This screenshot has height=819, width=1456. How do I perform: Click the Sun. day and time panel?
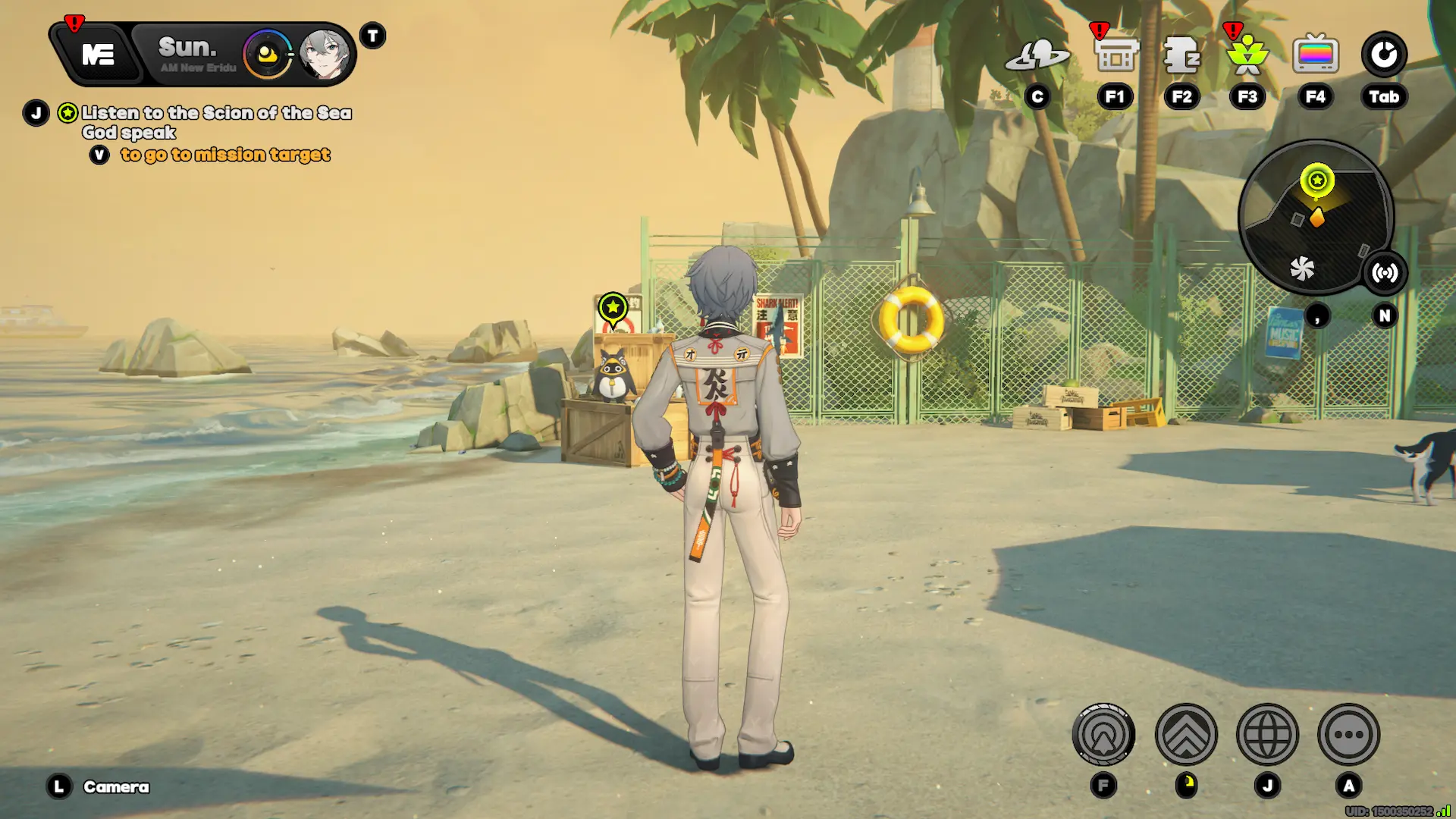pos(196,55)
